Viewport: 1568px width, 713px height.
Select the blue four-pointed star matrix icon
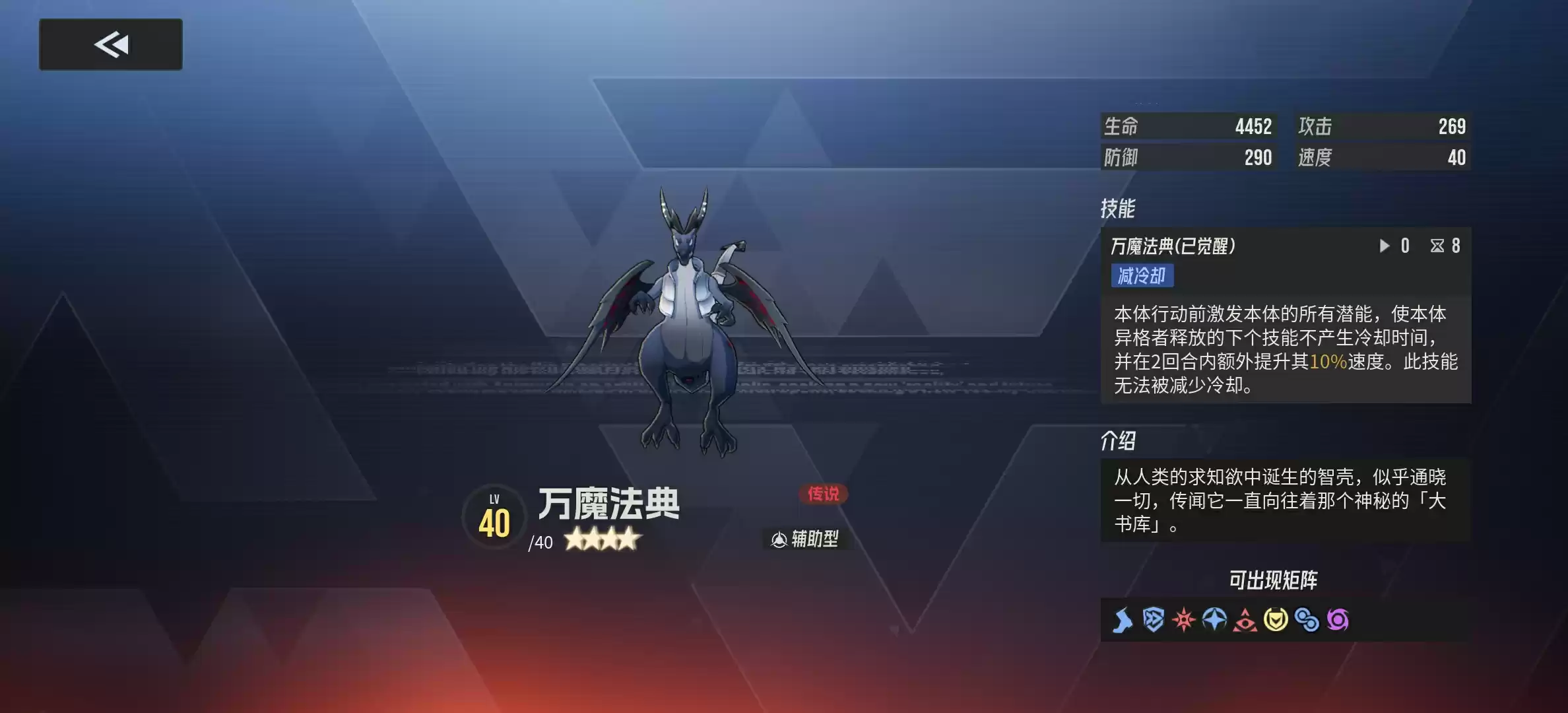pos(1214,621)
